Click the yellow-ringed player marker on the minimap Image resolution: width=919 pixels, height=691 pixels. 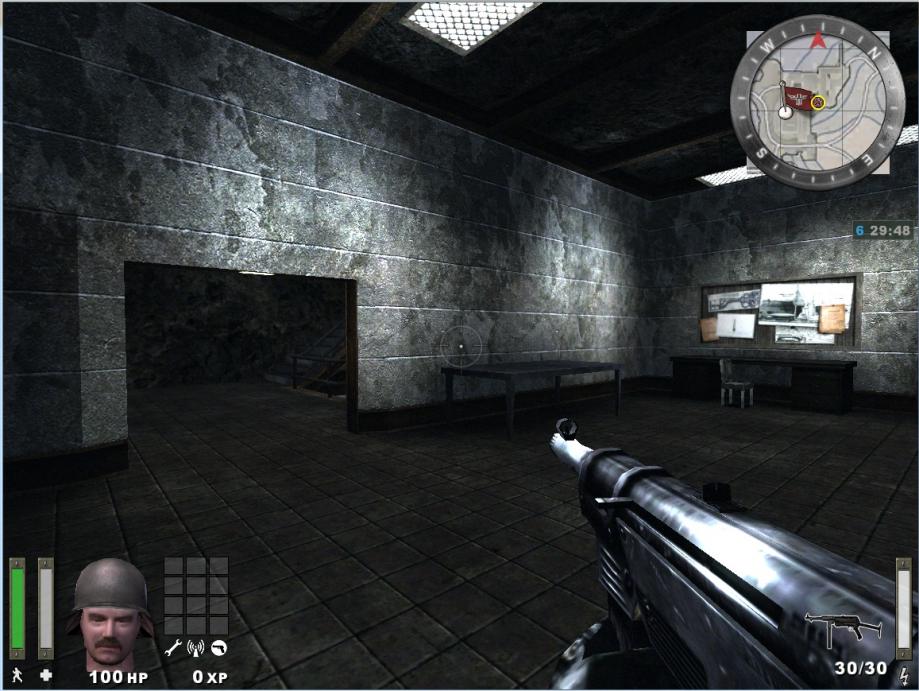818,101
